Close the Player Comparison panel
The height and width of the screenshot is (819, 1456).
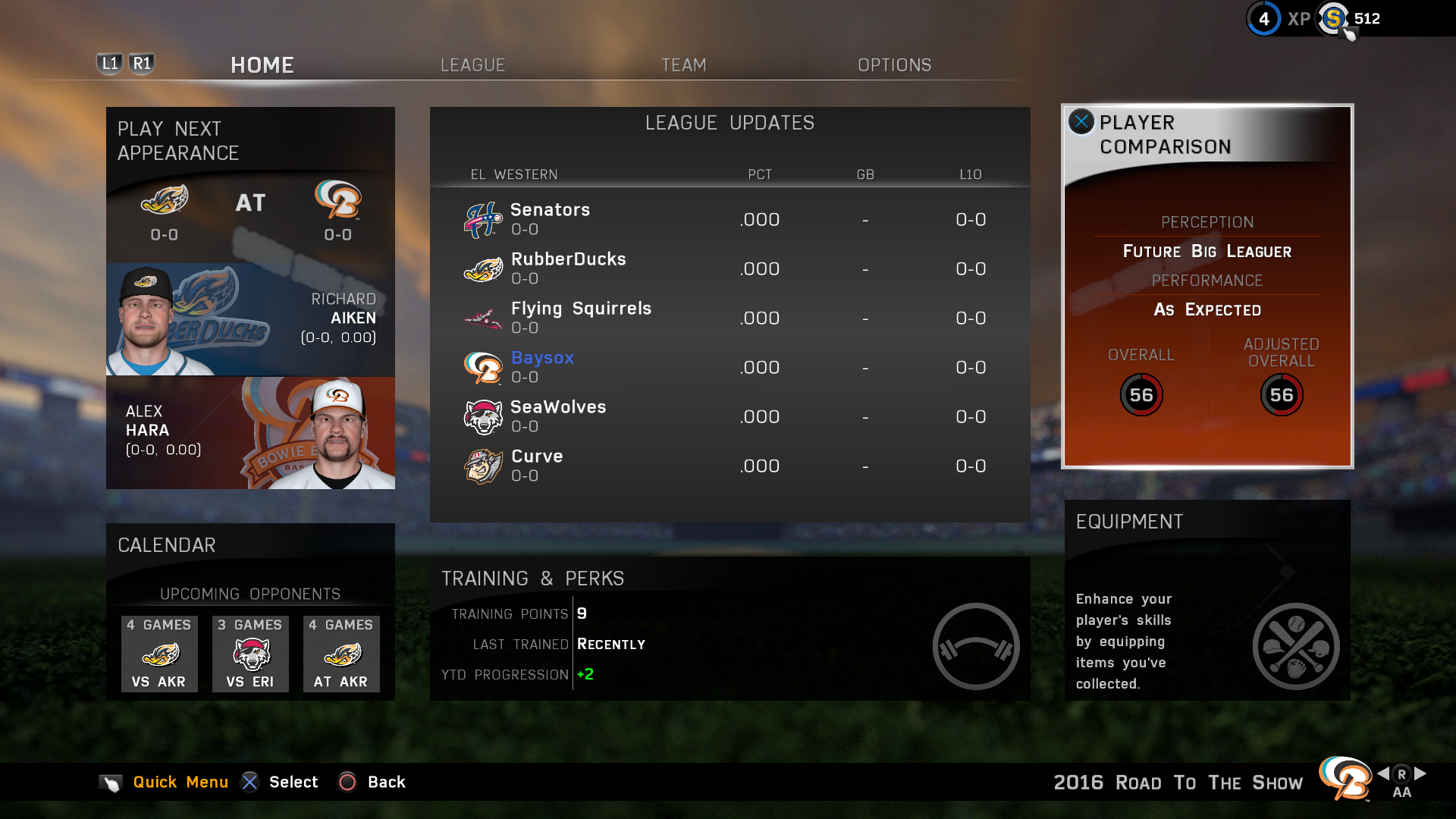click(1081, 121)
